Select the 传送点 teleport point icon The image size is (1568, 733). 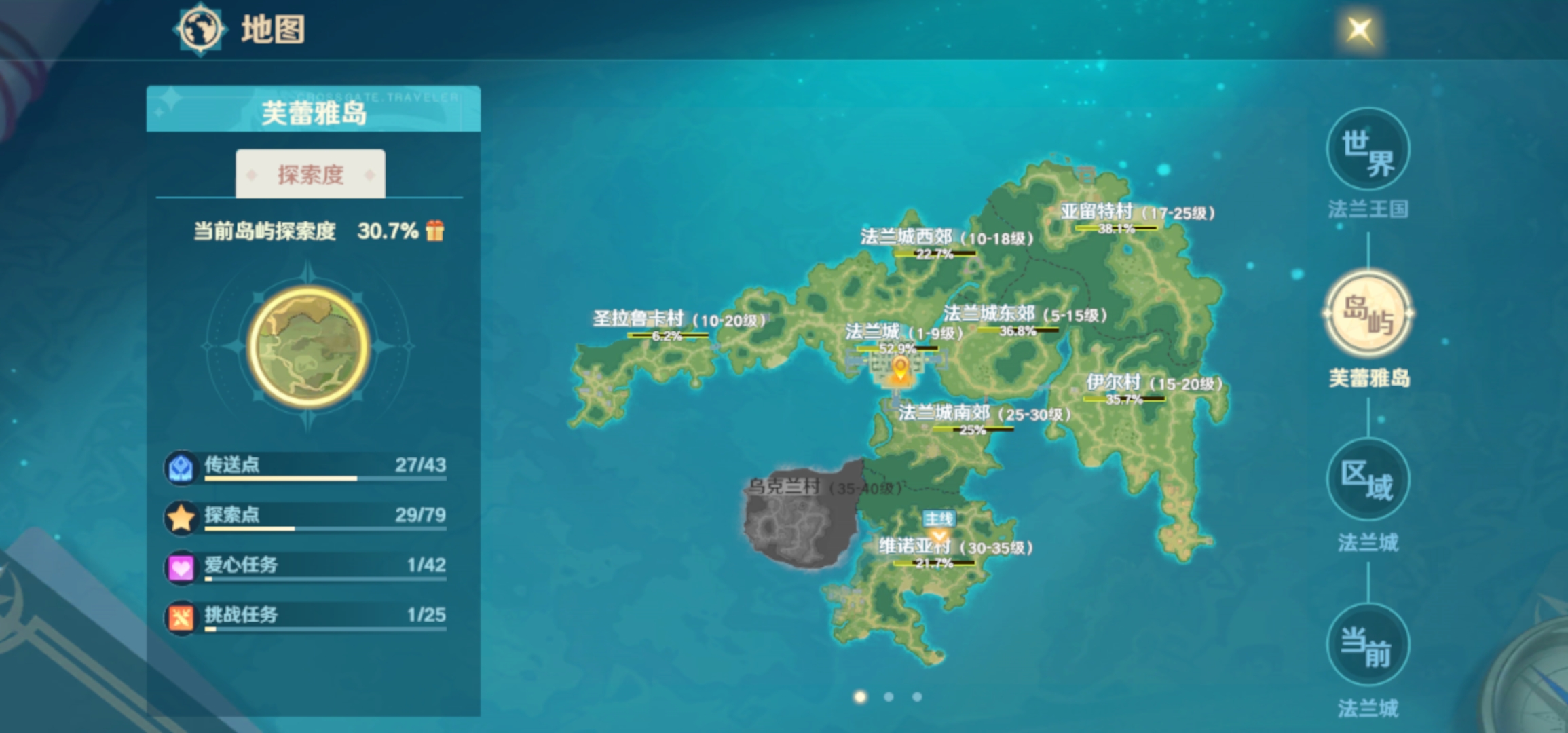tap(181, 466)
